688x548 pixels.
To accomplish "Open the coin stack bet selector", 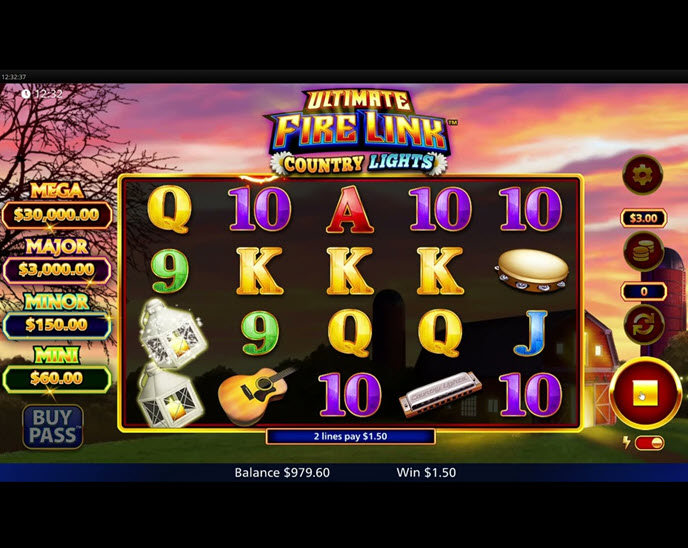I will 642,251.
